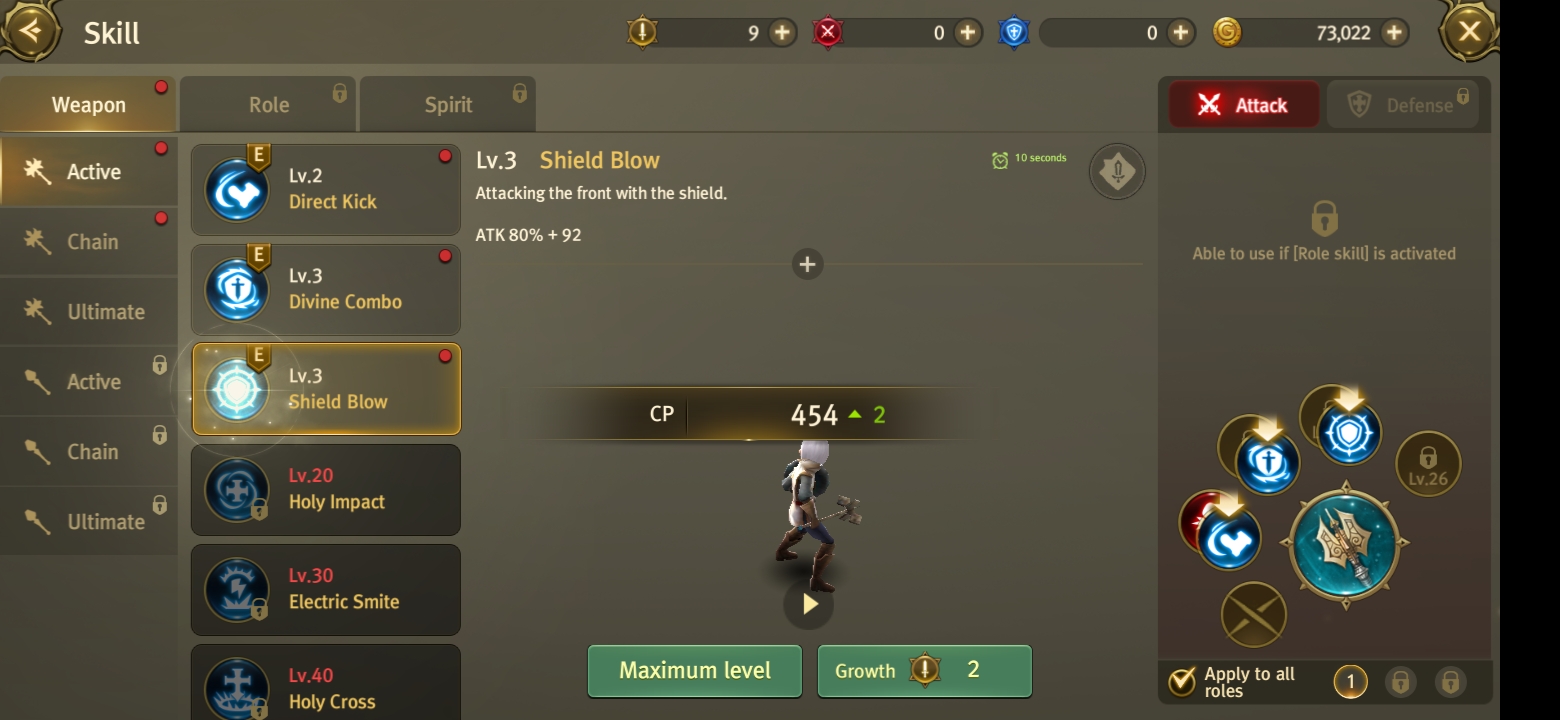Expand skill details with plus icon

click(807, 264)
